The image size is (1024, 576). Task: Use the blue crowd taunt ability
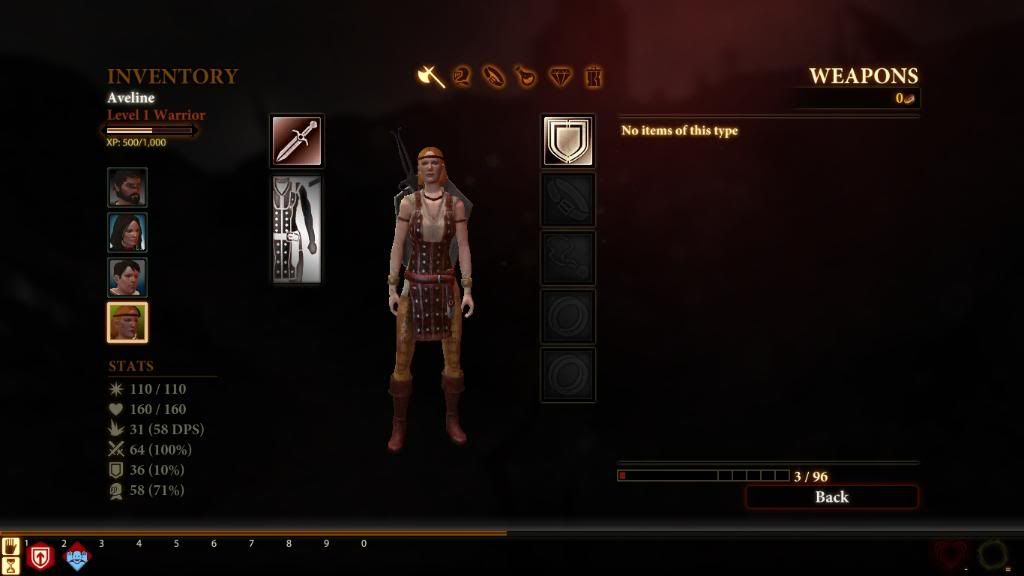click(x=77, y=557)
